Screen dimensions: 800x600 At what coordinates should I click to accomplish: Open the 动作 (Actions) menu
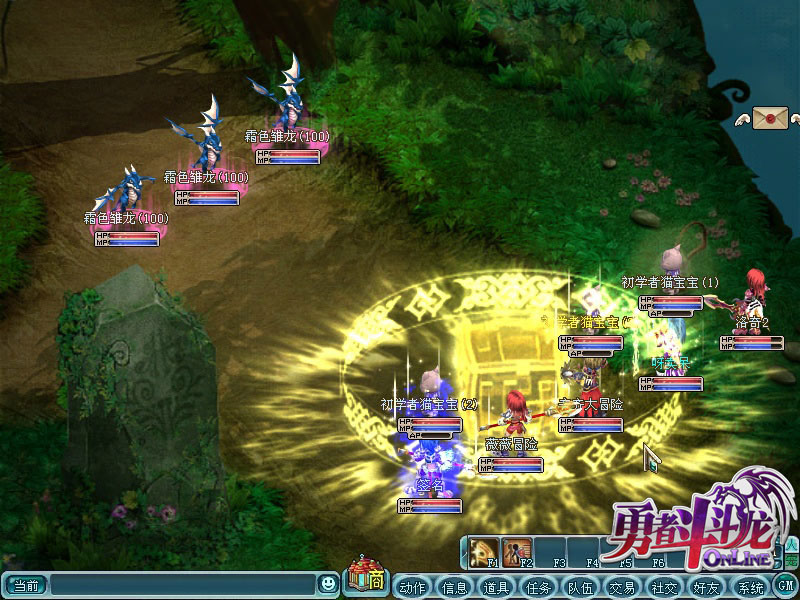point(412,586)
